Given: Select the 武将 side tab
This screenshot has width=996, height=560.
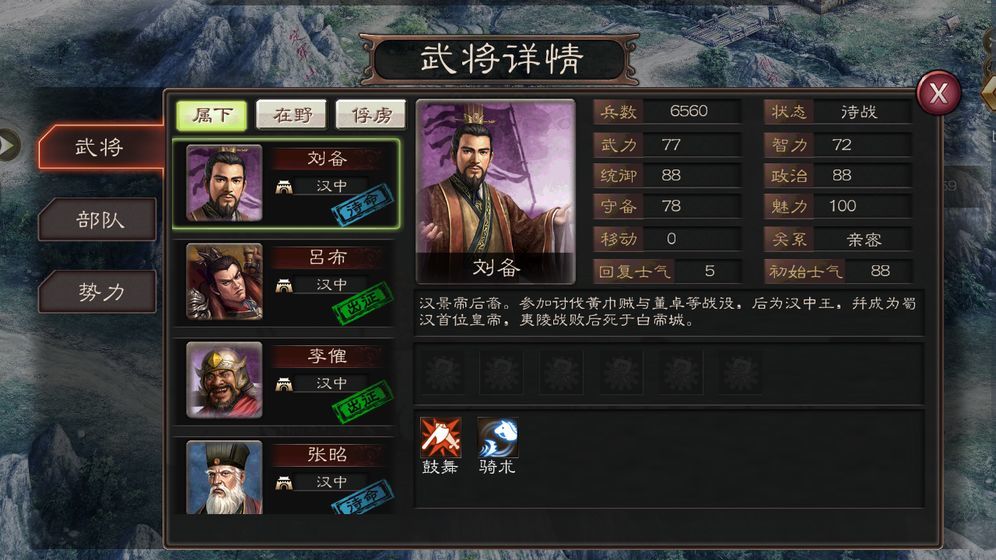Looking at the screenshot, I should [98, 147].
